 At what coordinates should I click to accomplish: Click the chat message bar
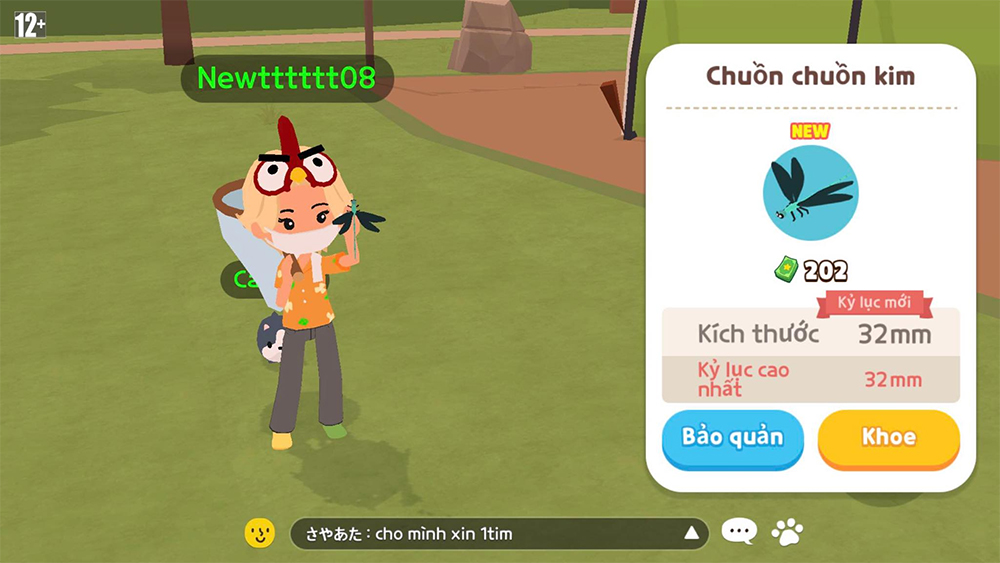(480, 534)
